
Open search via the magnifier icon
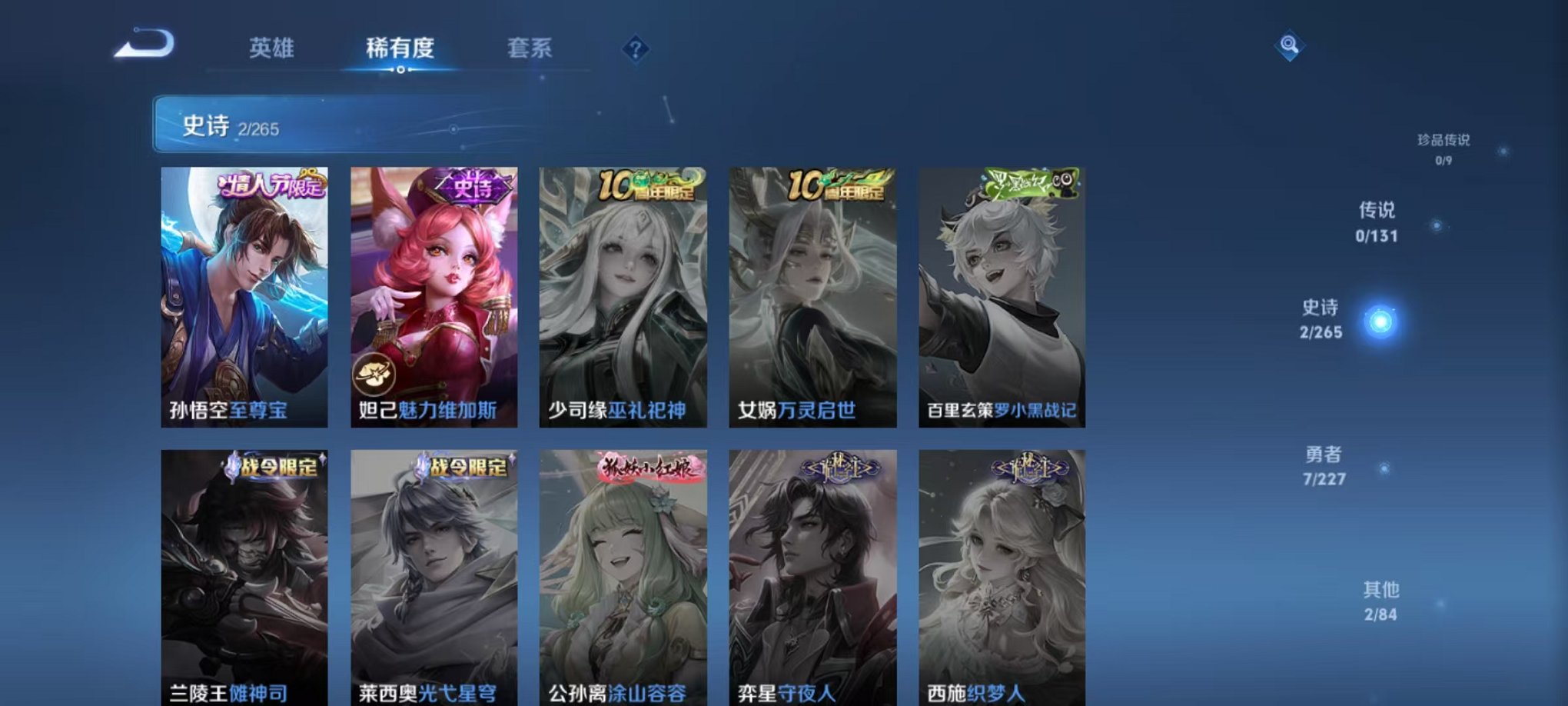[x=1287, y=44]
